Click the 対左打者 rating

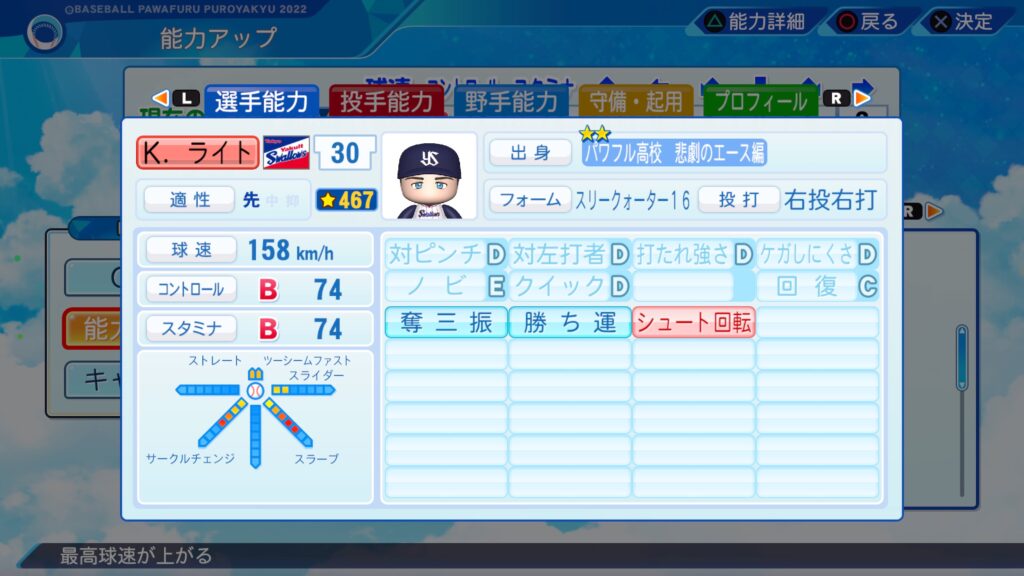[x=570, y=254]
